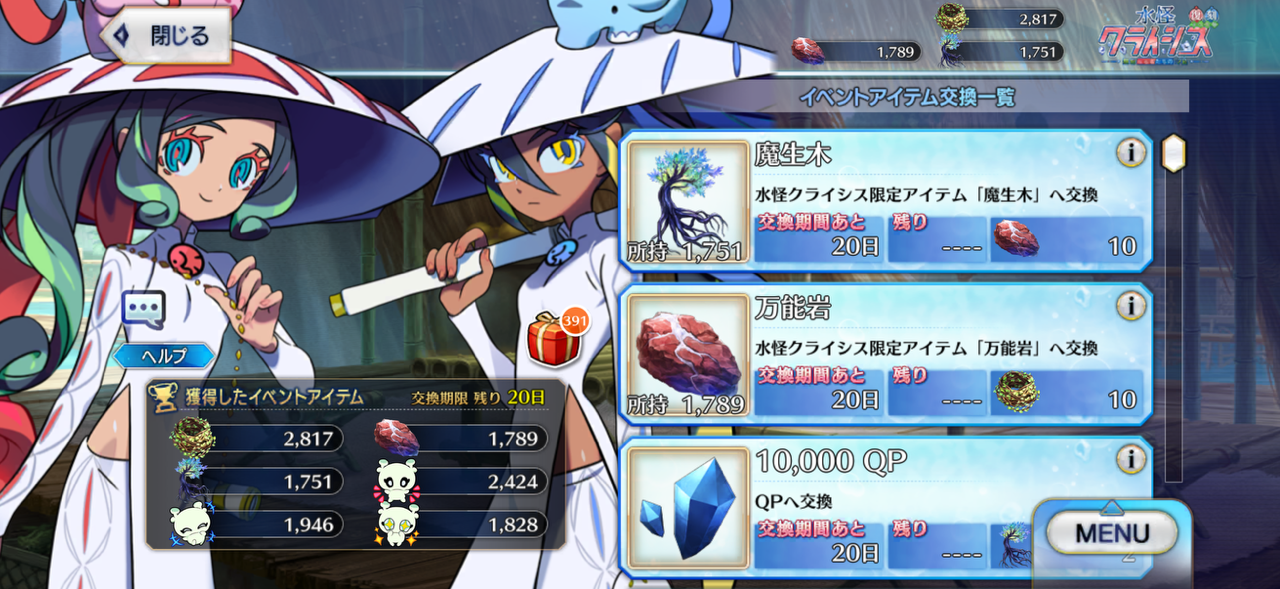1280x589 pixels.
Task: Close the exchange list with 閉じる button
Action: tap(165, 37)
